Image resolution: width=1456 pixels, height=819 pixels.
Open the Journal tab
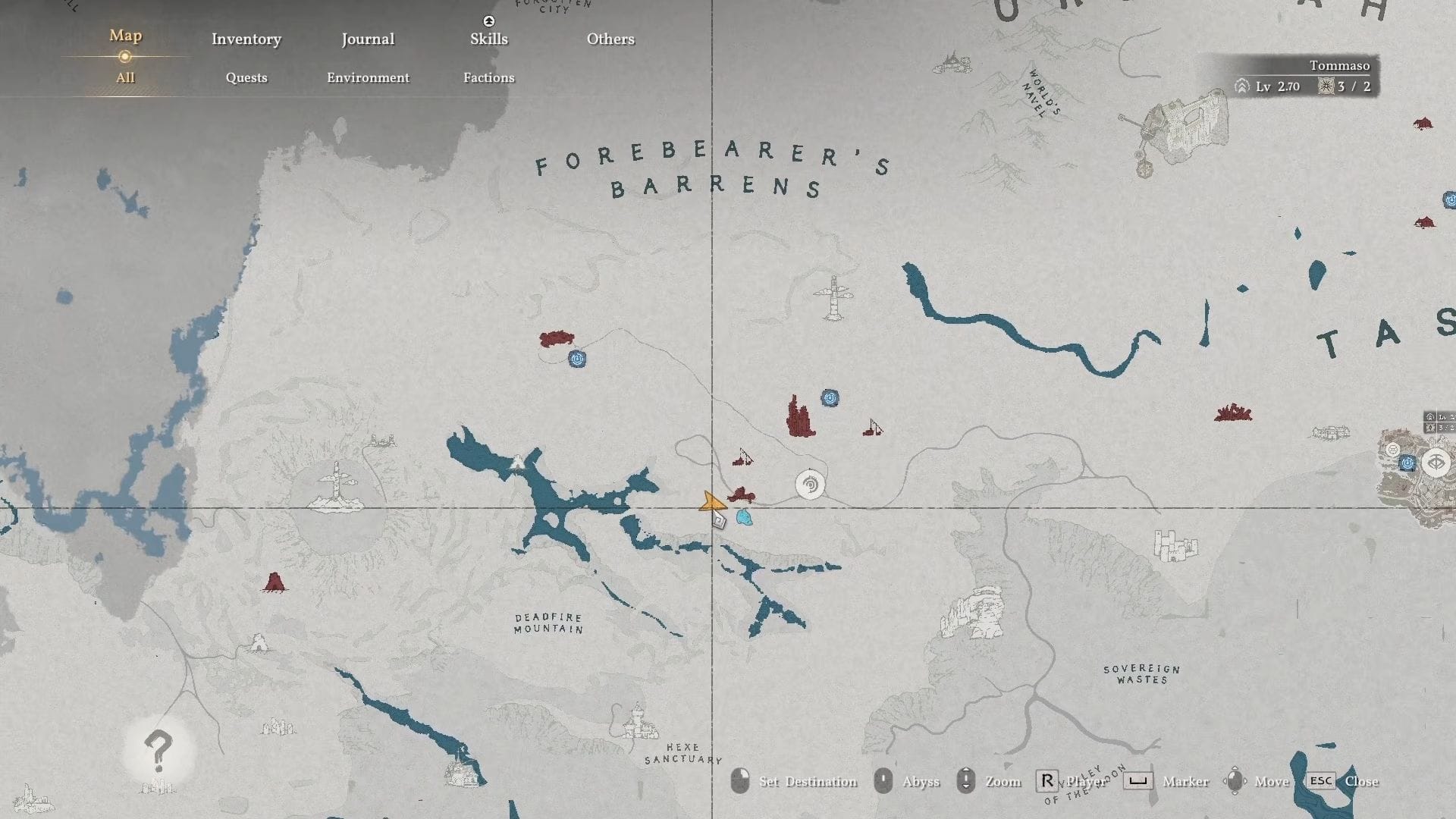tap(368, 39)
